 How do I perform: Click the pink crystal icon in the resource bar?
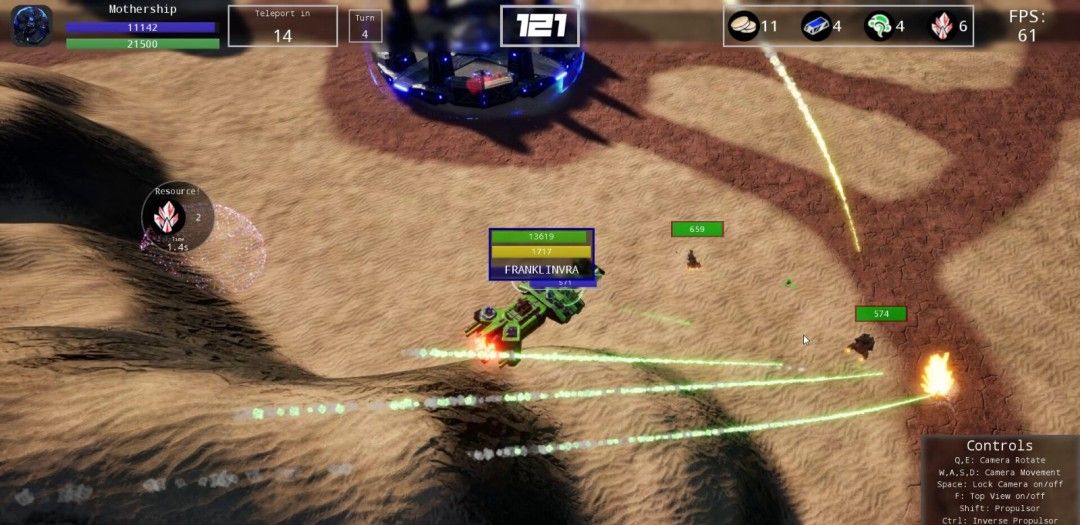coord(943,26)
